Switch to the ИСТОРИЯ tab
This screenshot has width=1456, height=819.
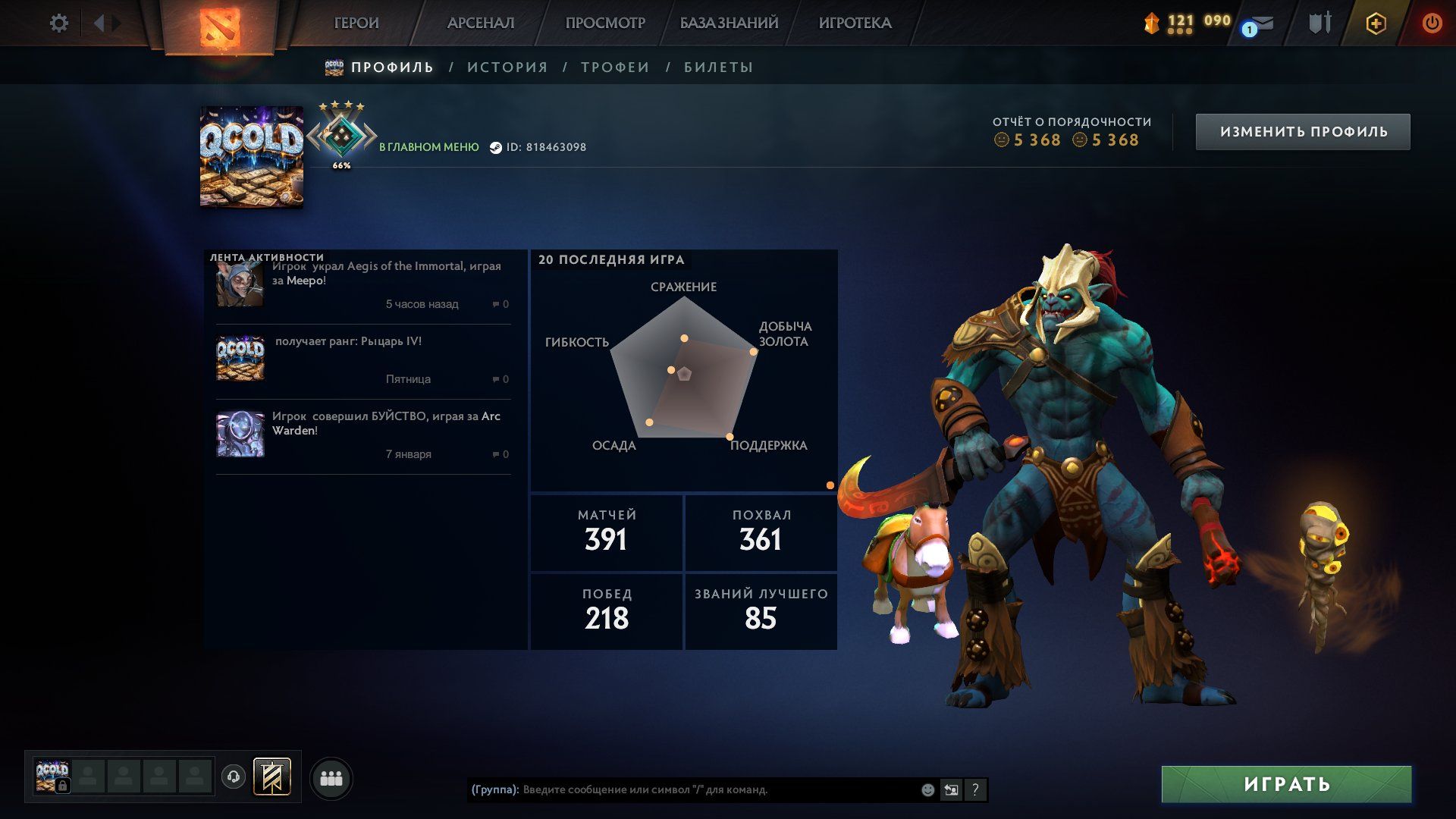point(507,67)
